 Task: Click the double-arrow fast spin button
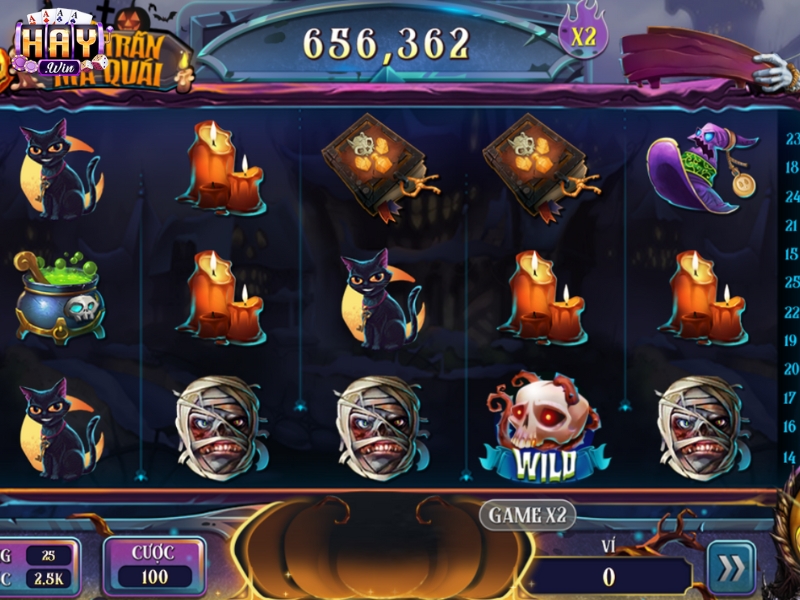click(732, 568)
